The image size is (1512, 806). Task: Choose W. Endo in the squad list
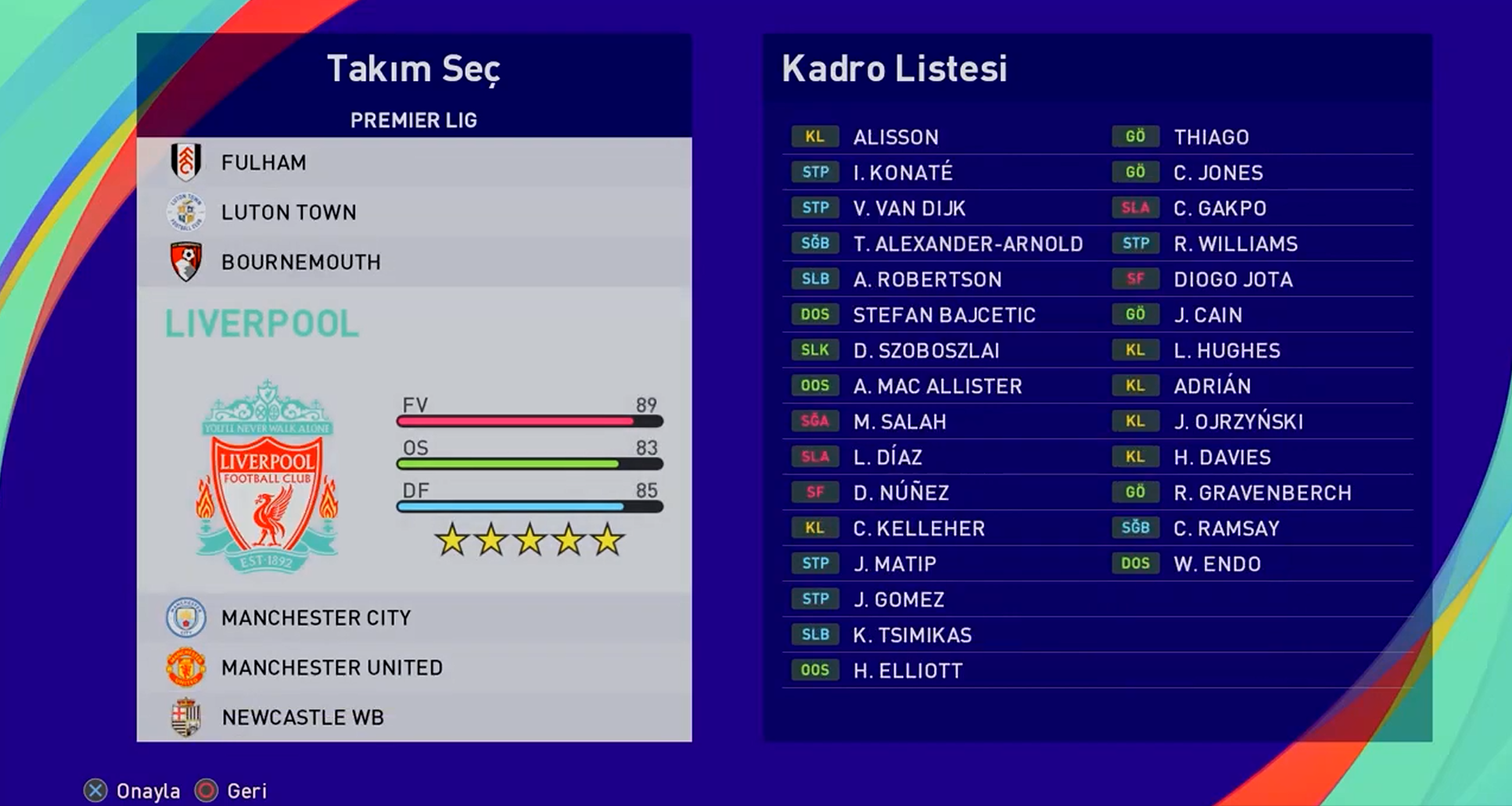coord(1217,564)
